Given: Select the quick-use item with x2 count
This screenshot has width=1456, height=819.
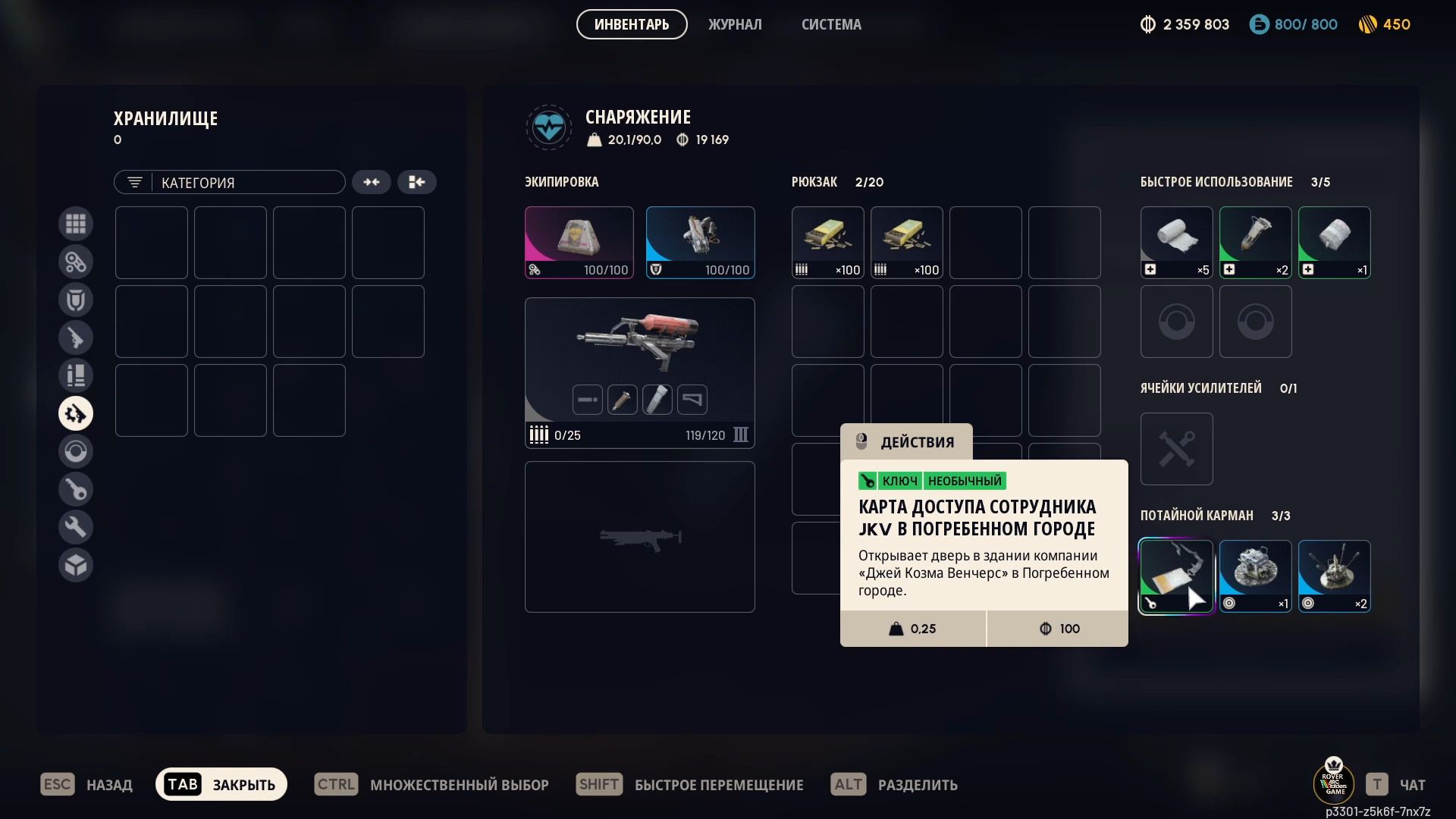Looking at the screenshot, I should tap(1256, 243).
